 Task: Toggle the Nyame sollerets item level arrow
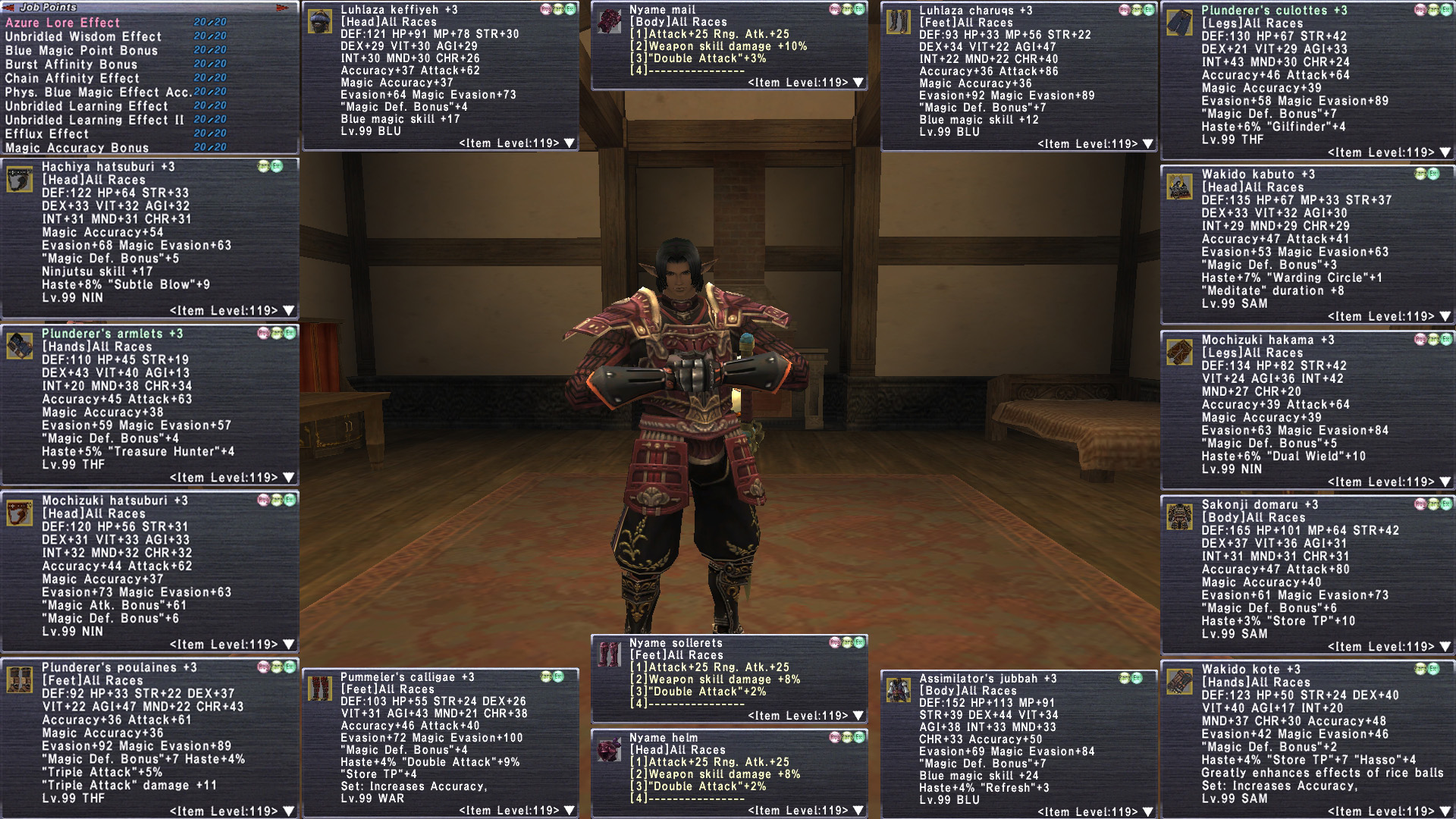(859, 716)
